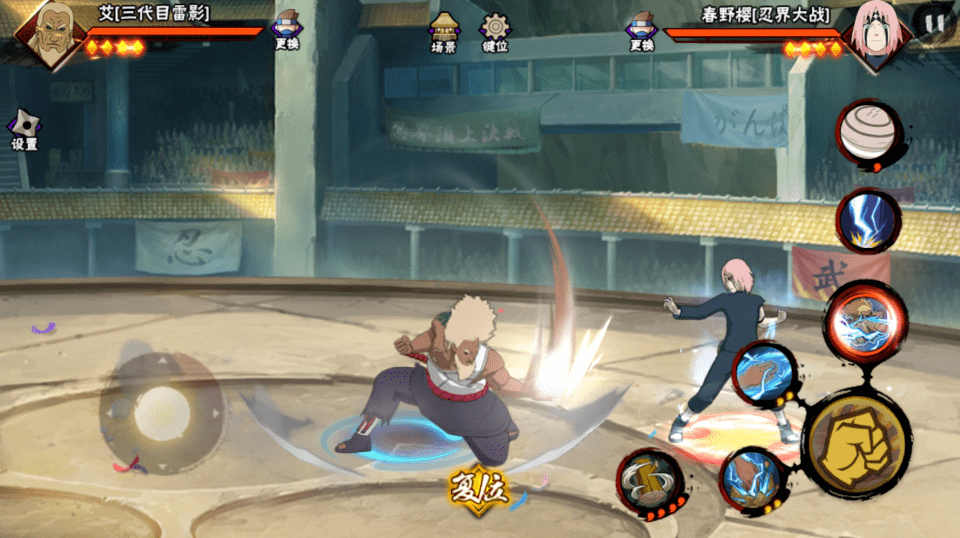Activate the white orb substitution skill
Screen dimensions: 960x538
[868, 134]
